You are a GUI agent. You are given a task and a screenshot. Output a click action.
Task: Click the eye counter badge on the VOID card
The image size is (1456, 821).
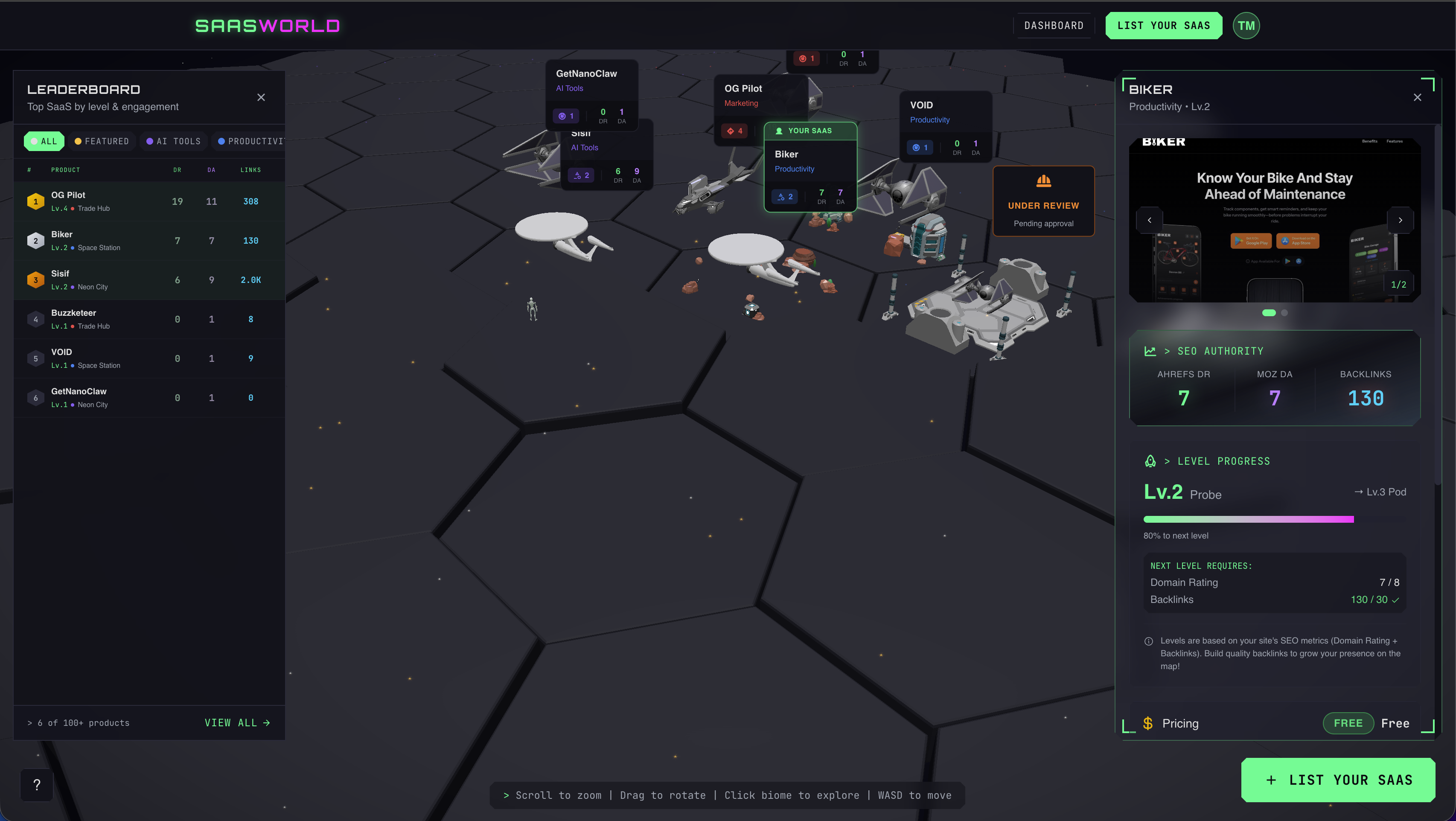click(x=920, y=147)
